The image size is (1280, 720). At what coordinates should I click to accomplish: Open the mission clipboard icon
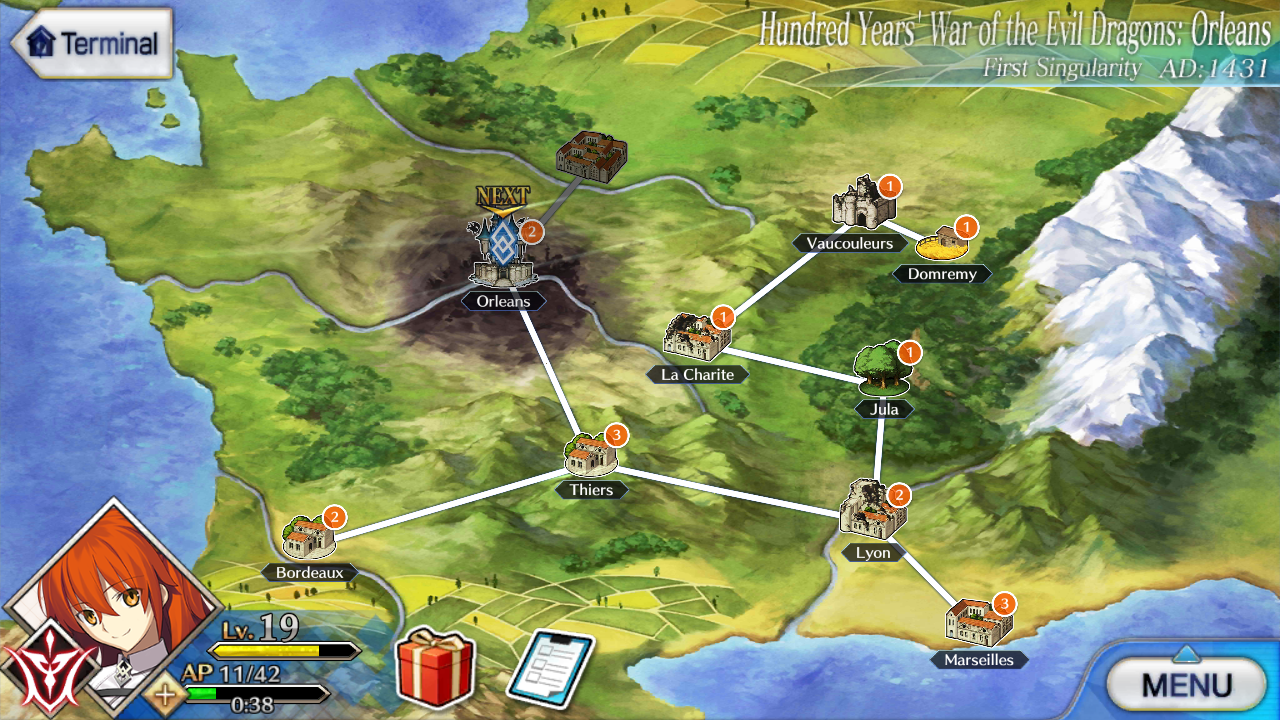pyautogui.click(x=550, y=668)
